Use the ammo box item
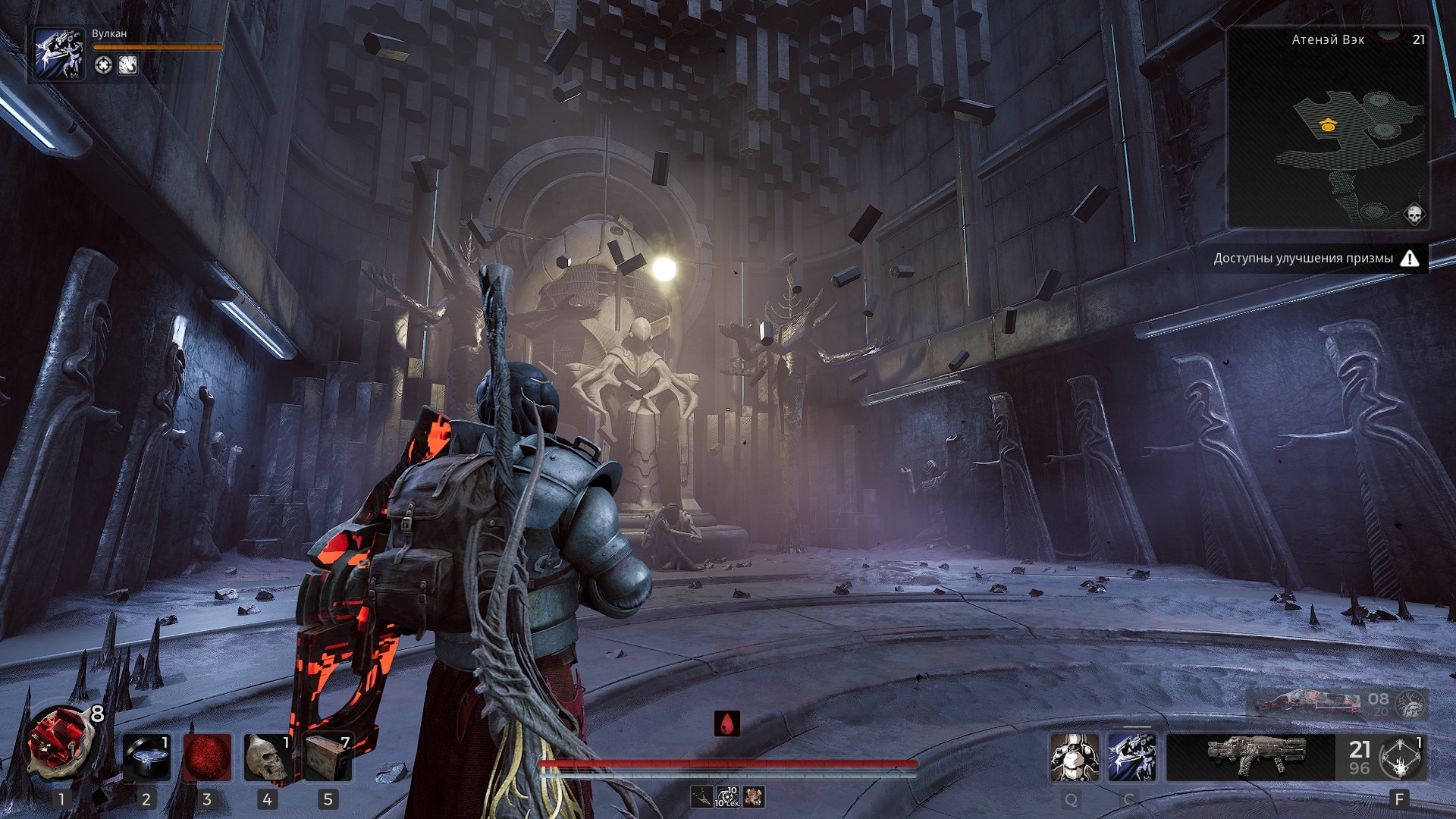Viewport: 1456px width, 819px height. click(x=328, y=758)
